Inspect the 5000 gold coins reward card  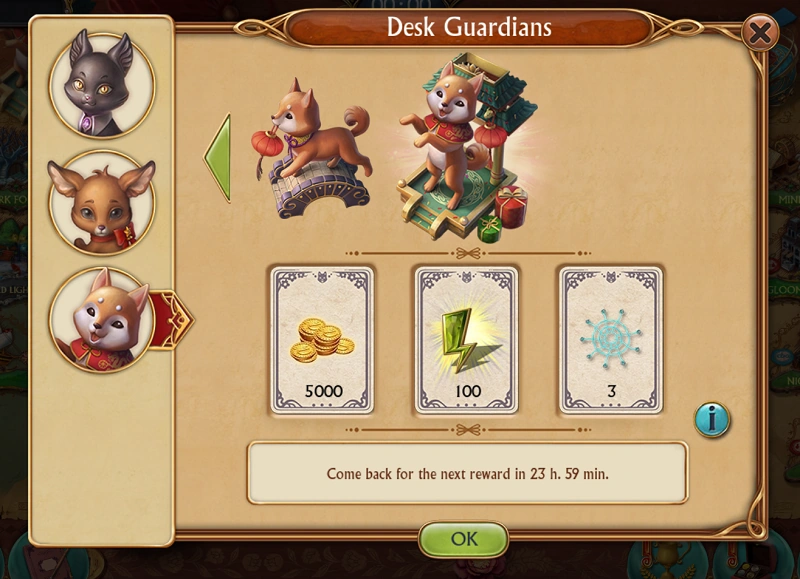[x=322, y=340]
